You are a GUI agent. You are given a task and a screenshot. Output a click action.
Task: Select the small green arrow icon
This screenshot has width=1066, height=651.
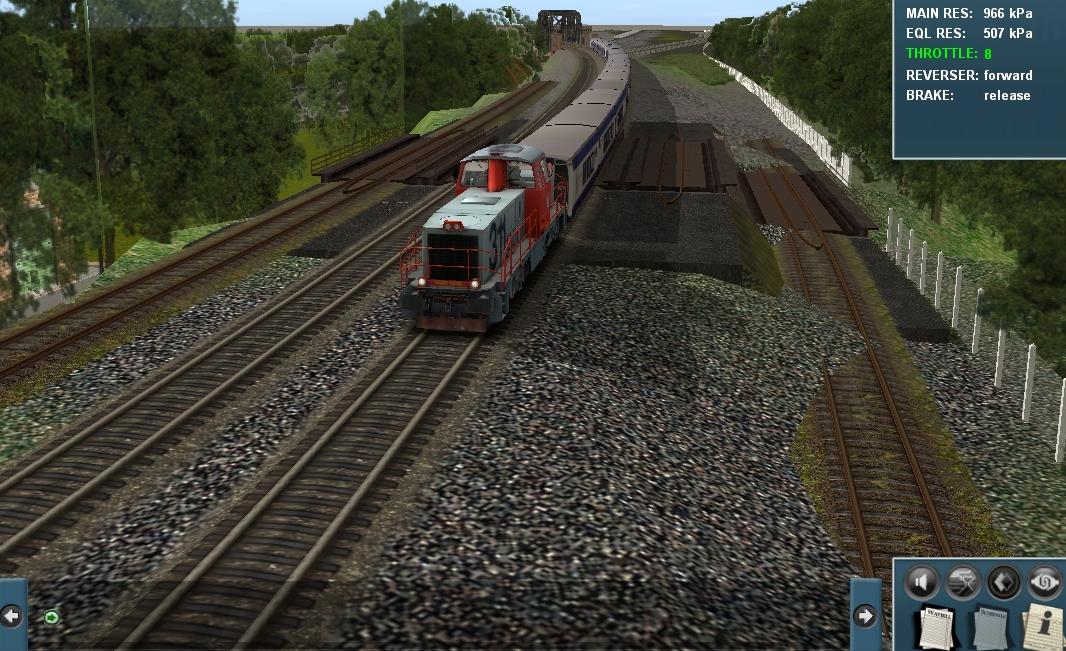[51, 617]
